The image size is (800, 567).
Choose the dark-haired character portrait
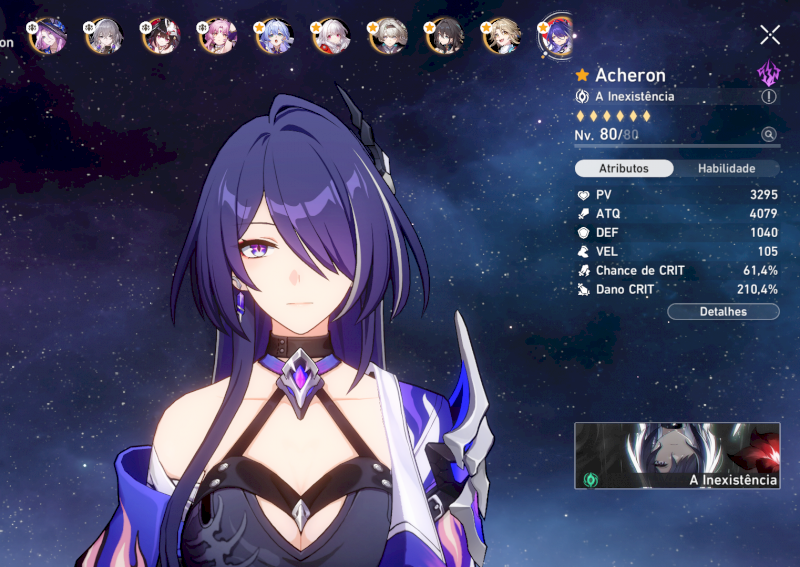click(444, 36)
